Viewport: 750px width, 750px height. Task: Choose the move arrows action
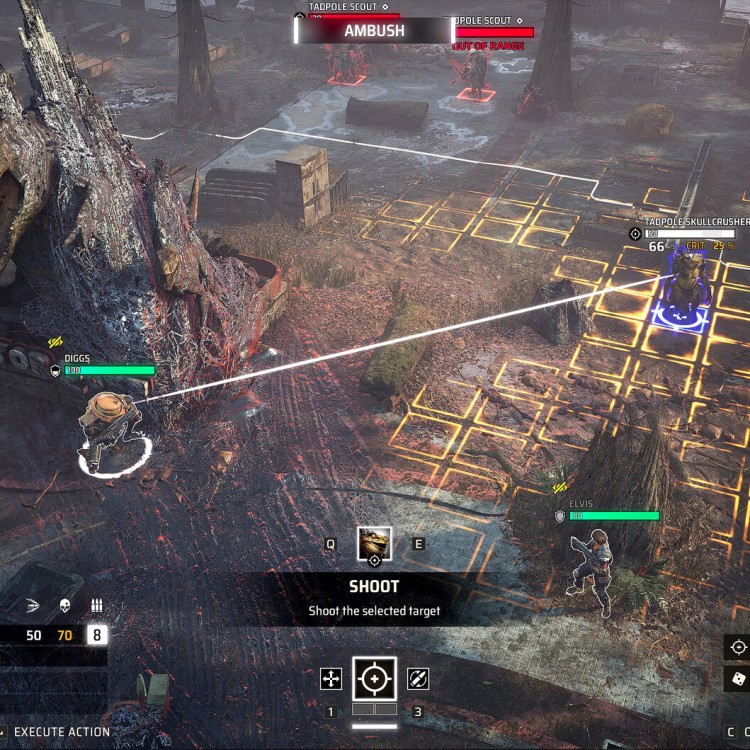(x=331, y=680)
